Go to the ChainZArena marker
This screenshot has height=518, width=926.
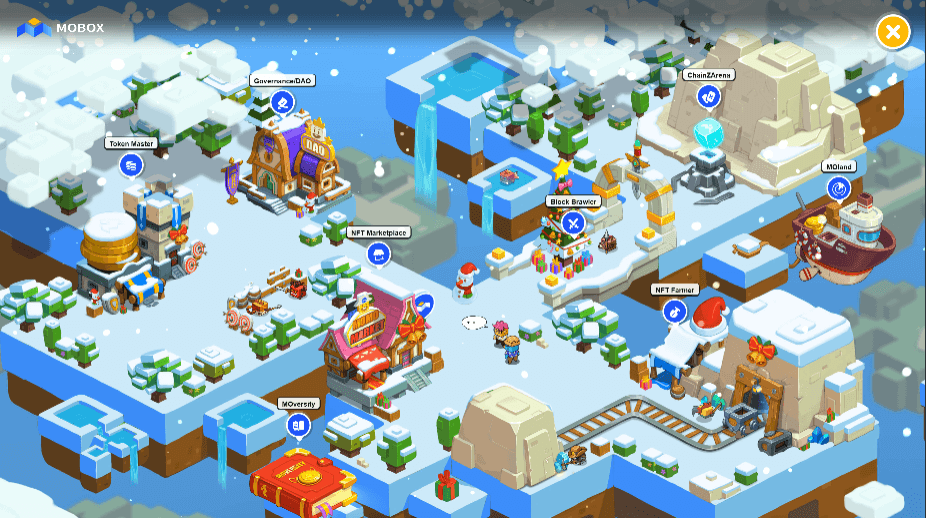(x=709, y=96)
